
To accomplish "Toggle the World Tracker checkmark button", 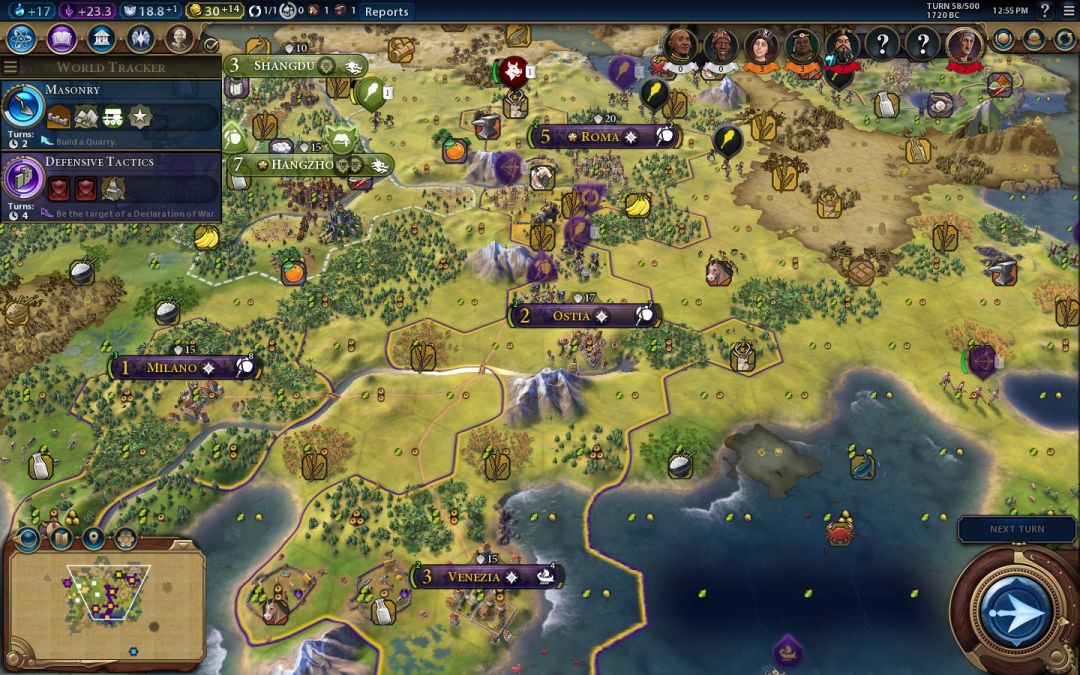I will [x=211, y=44].
